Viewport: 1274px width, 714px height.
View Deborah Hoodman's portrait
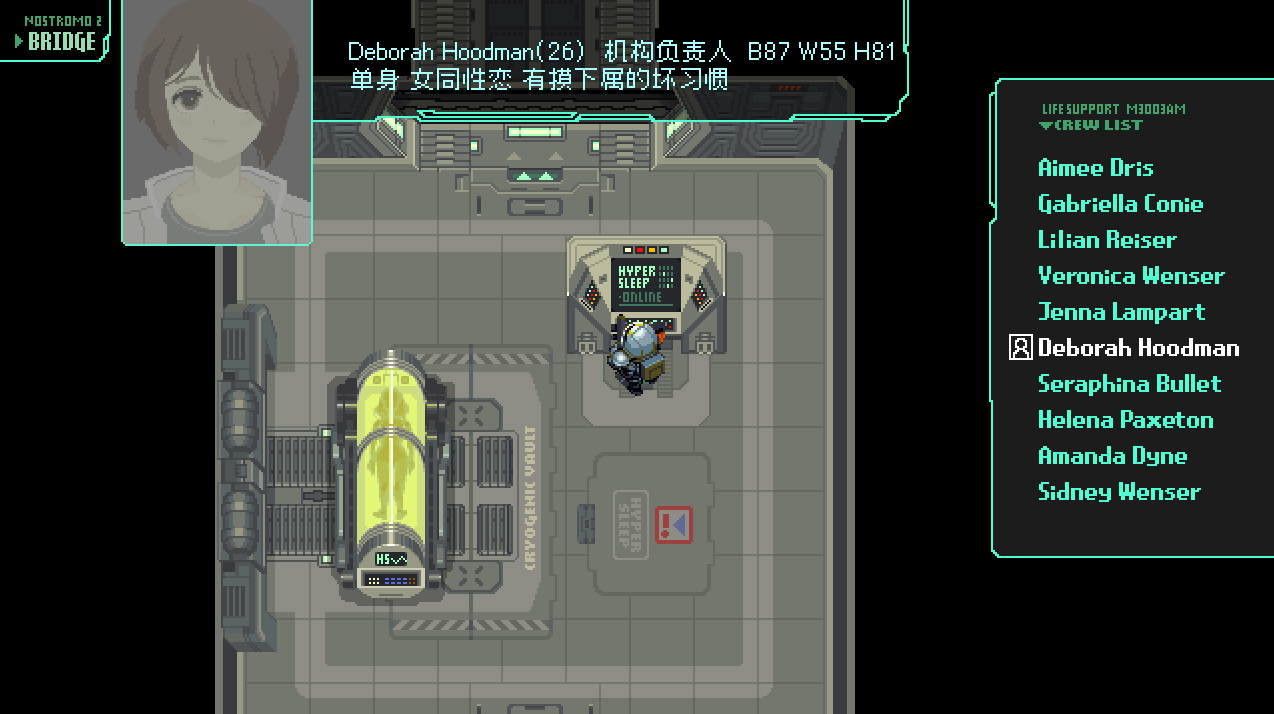pyautogui.click(x=217, y=120)
